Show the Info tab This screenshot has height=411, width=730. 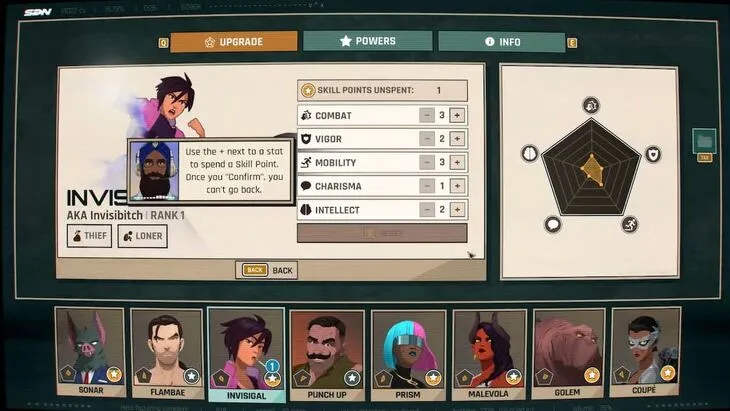coord(502,42)
